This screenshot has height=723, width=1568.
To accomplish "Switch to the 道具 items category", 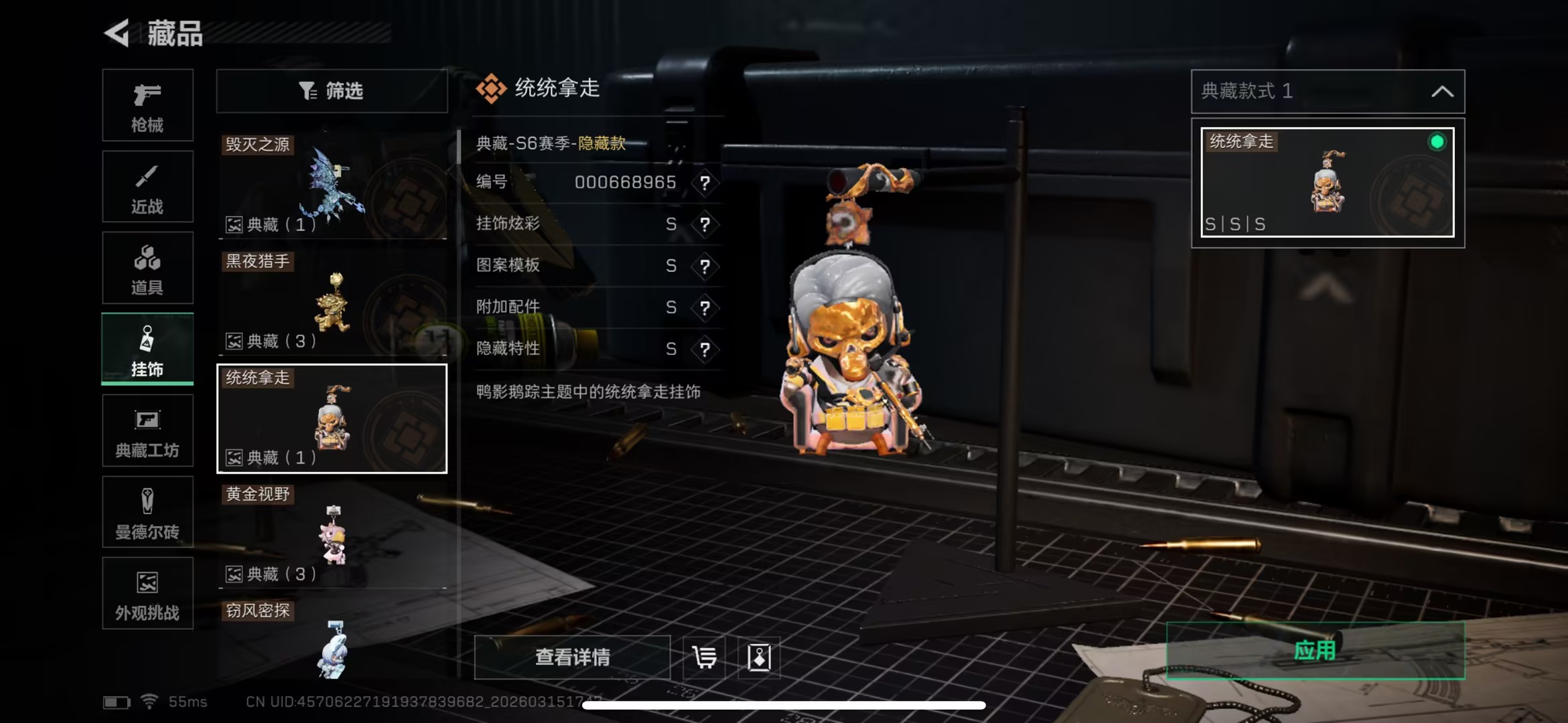I will 147,267.
